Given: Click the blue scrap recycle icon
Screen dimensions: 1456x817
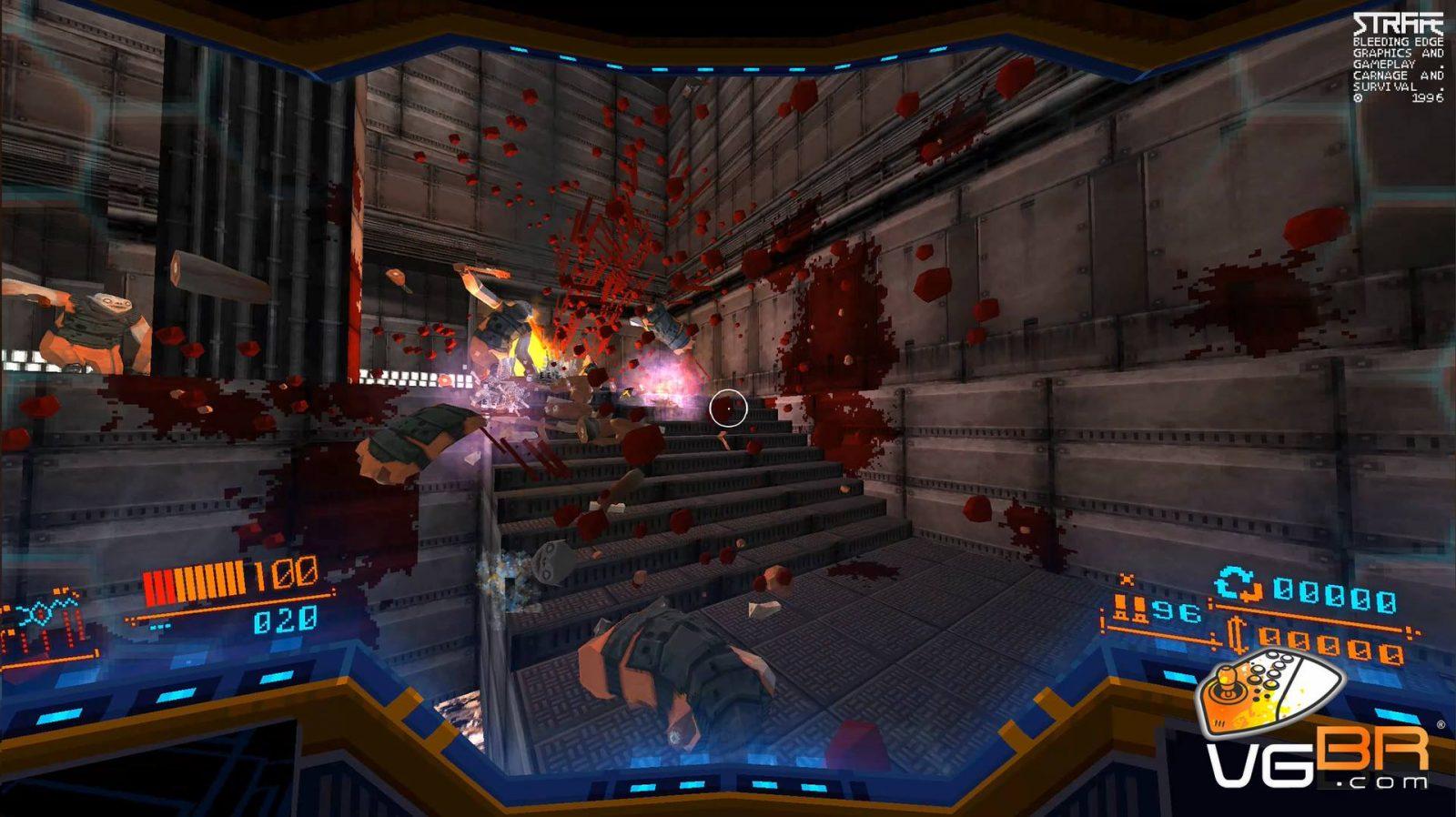Looking at the screenshot, I should 1239,587.
